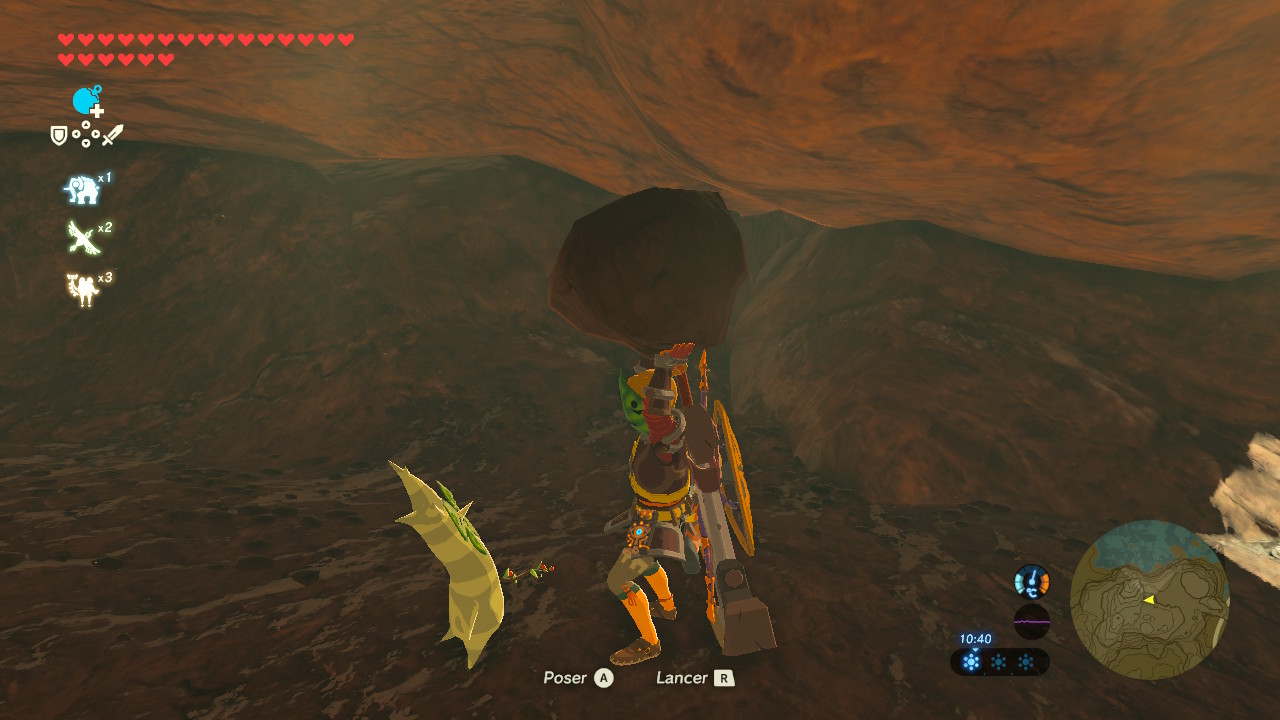1280x720 pixels.
Task: Trigger the bird Revali's Gale ability
Action: [x=83, y=238]
